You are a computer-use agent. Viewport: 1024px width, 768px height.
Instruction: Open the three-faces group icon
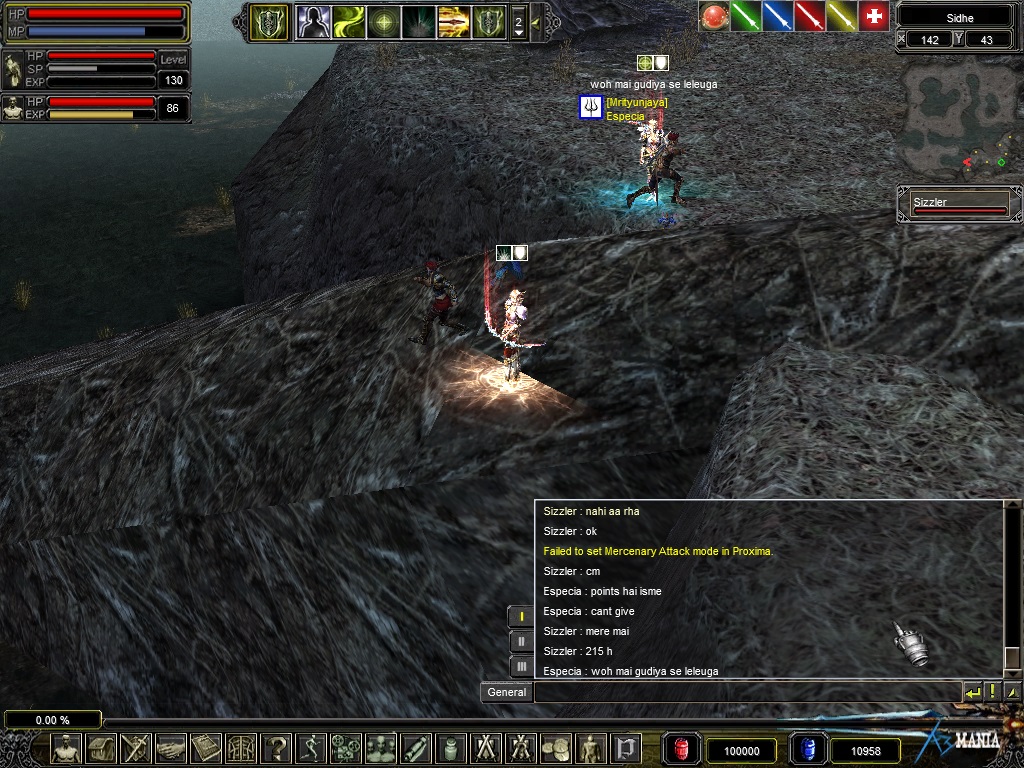[x=381, y=748]
